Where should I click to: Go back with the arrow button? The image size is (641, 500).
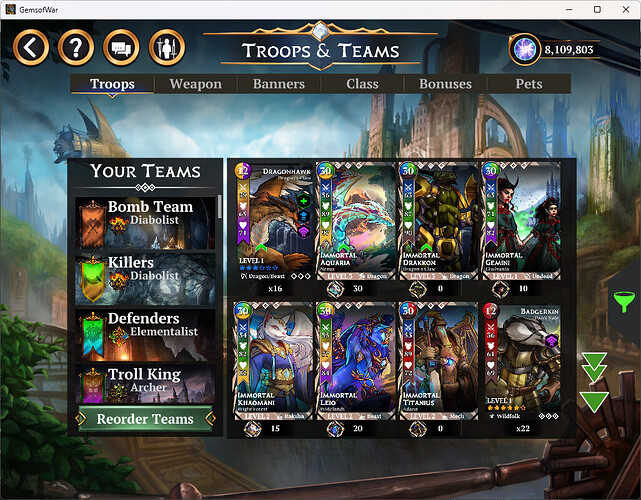[32, 47]
